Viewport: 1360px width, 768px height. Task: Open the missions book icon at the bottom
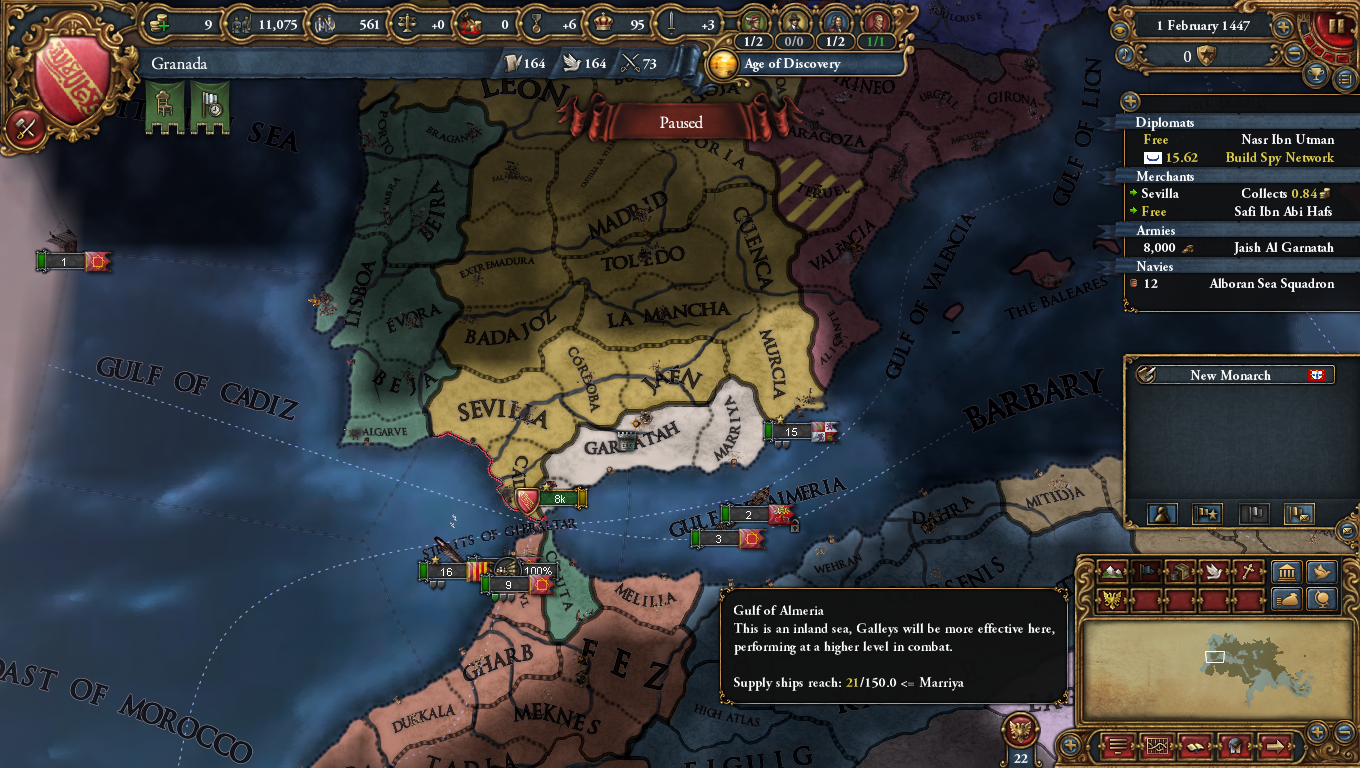tap(1195, 748)
